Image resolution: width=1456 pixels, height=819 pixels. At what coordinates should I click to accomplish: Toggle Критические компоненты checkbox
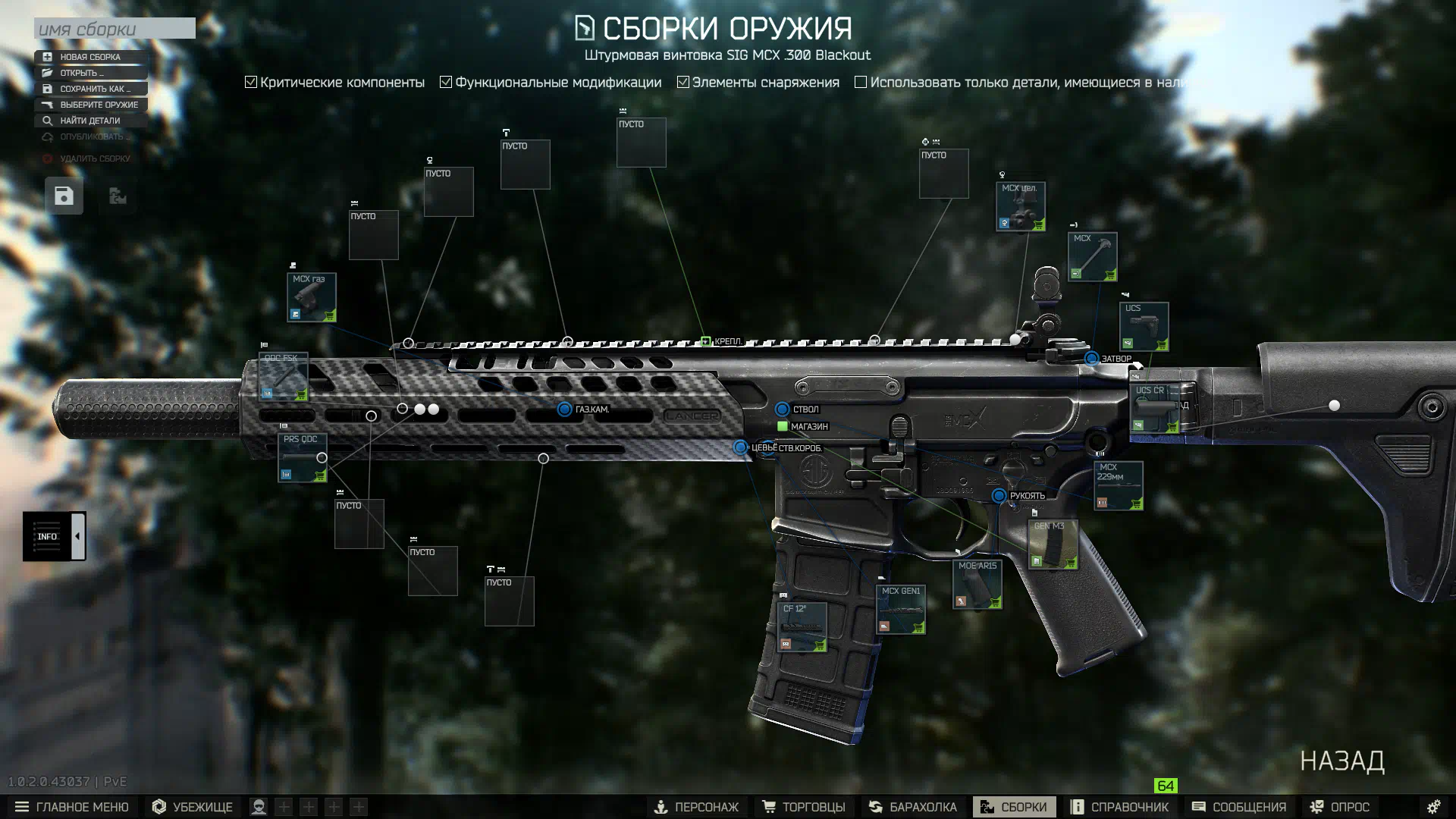(251, 82)
